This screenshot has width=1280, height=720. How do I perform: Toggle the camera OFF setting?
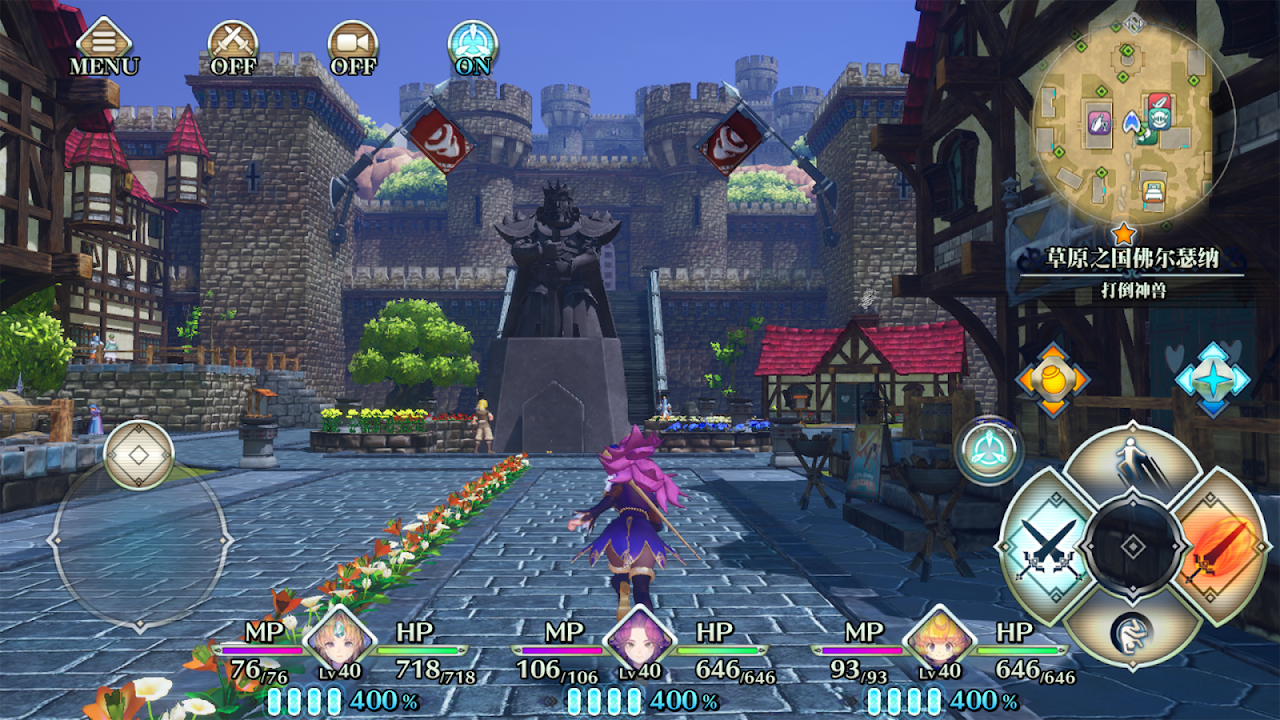(353, 46)
